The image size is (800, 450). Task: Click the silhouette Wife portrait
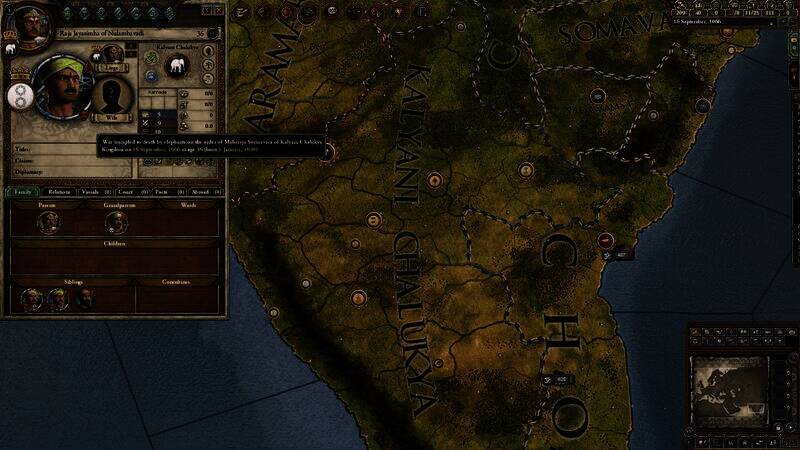click(112, 96)
